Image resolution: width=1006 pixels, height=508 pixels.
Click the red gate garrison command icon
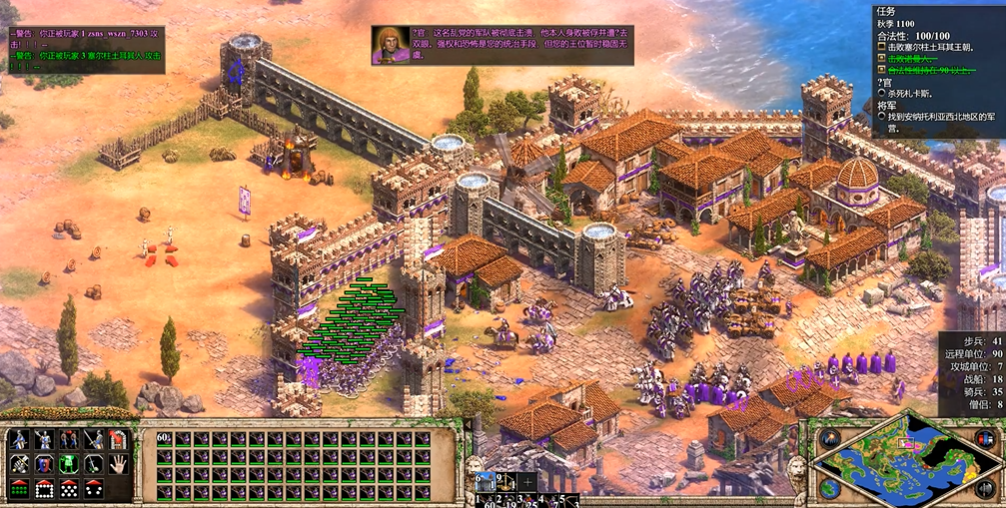point(118,440)
